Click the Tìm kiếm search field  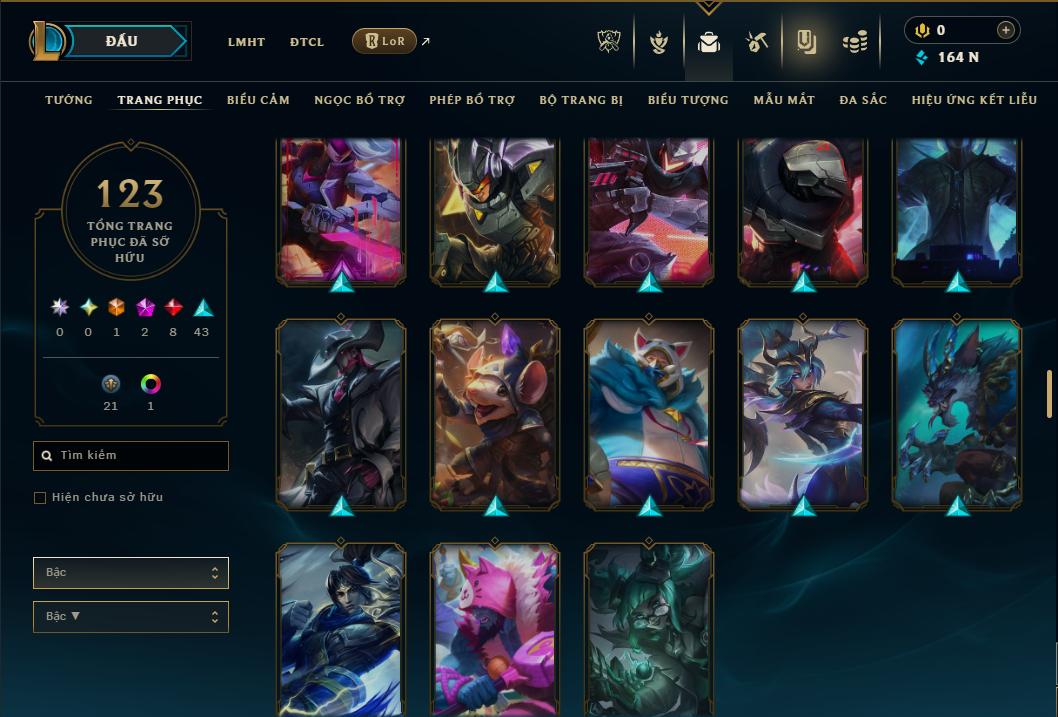click(x=131, y=456)
